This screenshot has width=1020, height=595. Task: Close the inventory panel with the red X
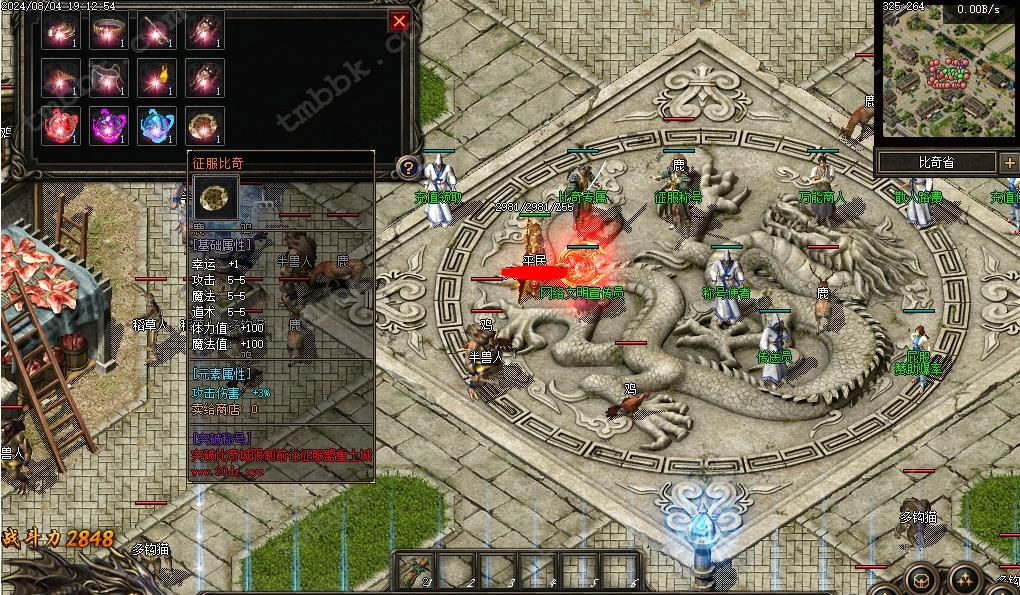point(399,21)
